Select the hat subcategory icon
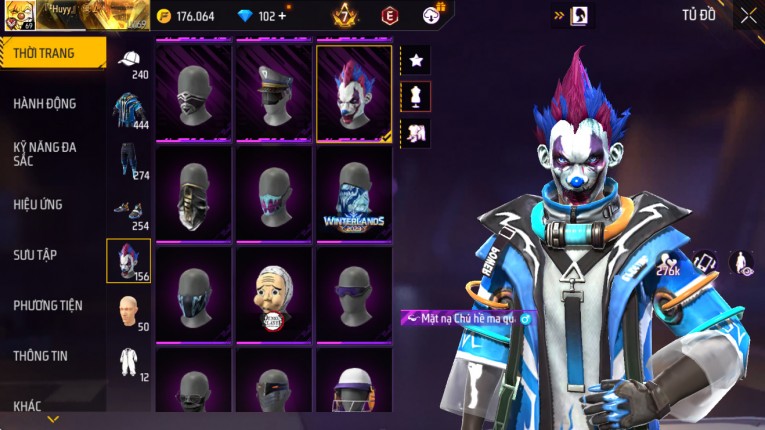The height and width of the screenshot is (430, 765). [x=128, y=60]
